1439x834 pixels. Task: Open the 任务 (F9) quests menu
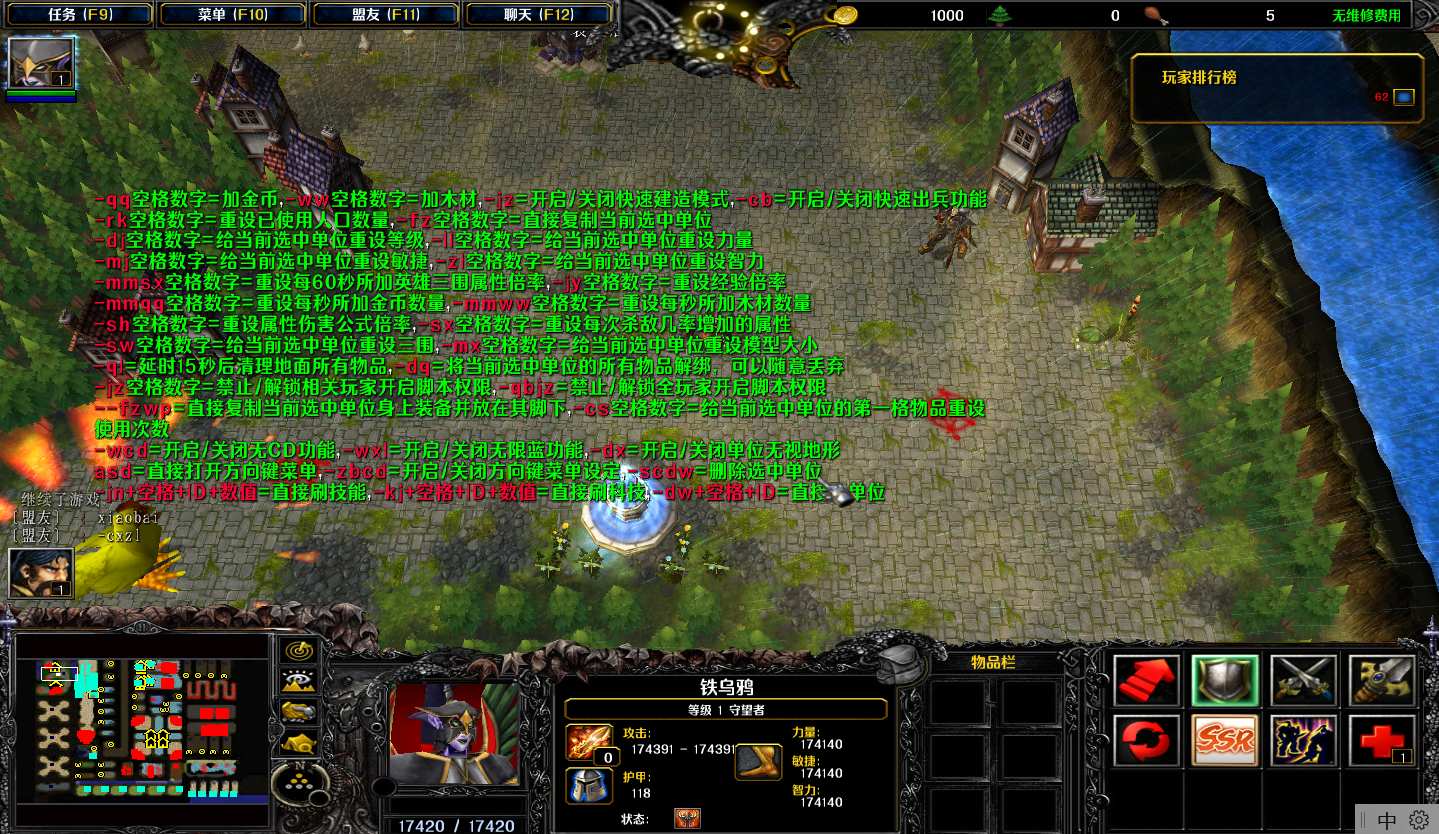tap(80, 15)
